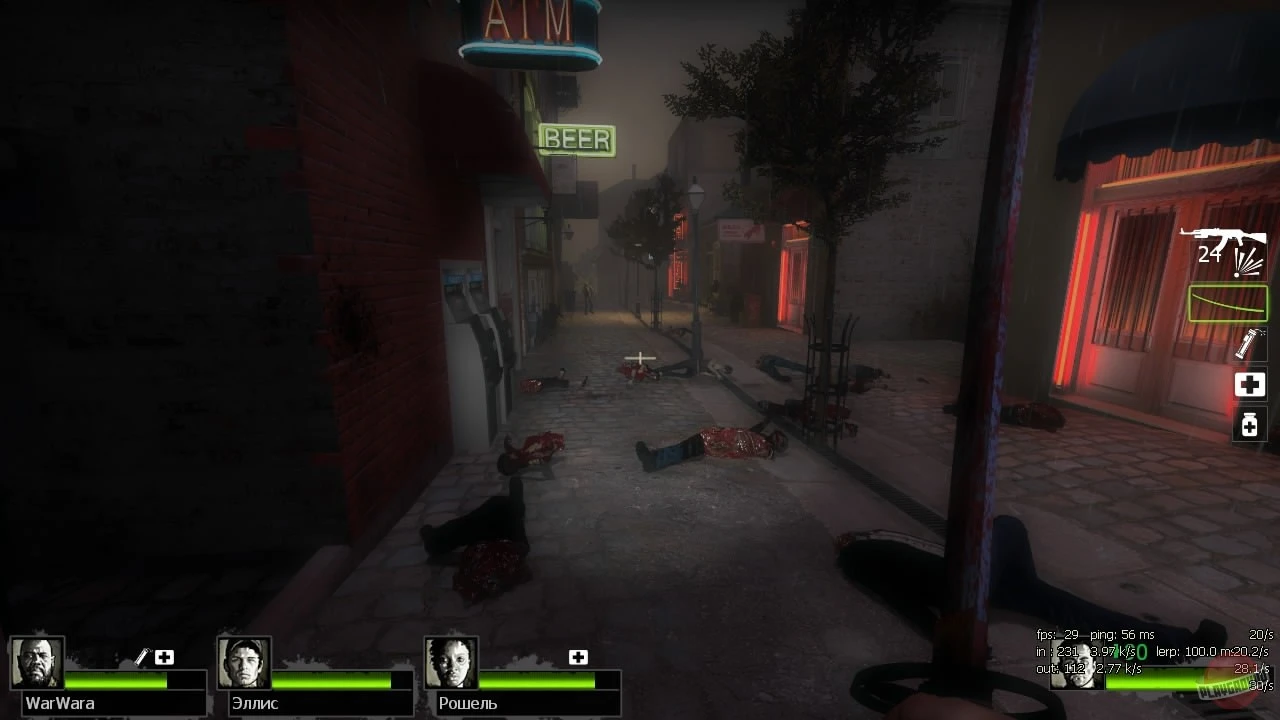
Task: Click the highlighted green ammo curve box
Action: point(1227,302)
